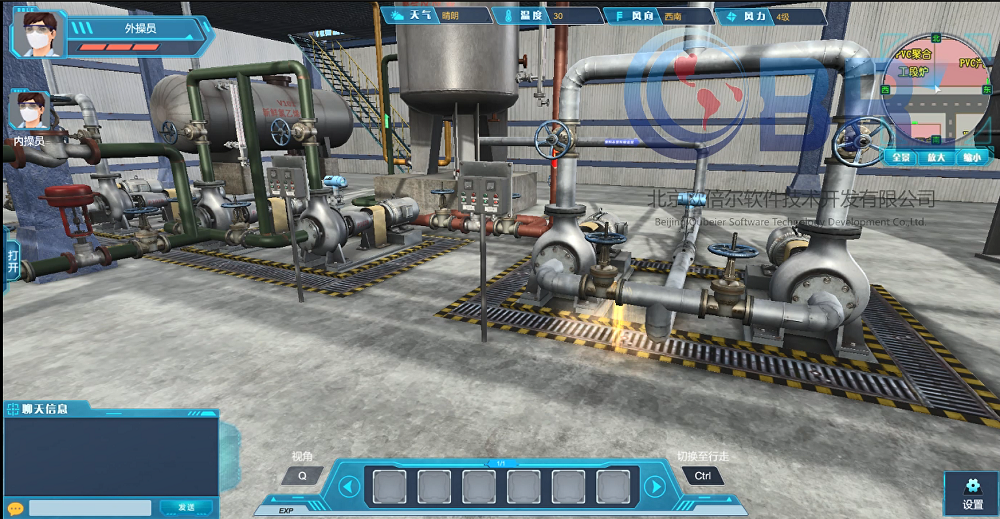Switch to the 内操员 operator portrait

point(28,111)
